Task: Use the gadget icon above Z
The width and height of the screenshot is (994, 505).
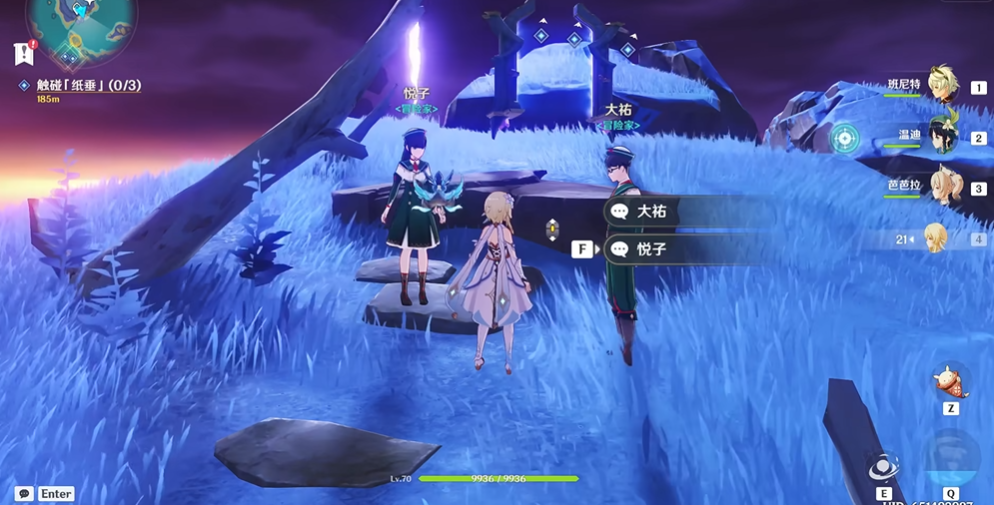Action: click(x=950, y=382)
